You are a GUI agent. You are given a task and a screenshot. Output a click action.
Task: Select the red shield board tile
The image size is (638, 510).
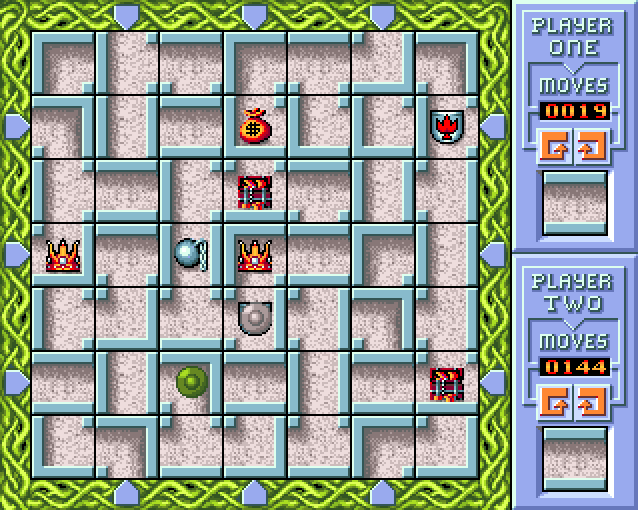click(446, 126)
